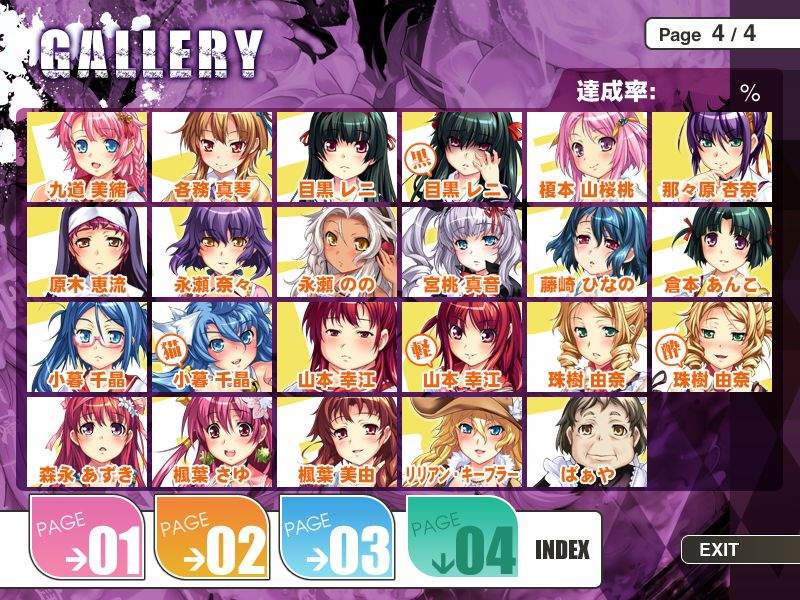This screenshot has width=800, height=600.
Task: Choose the 各務真琴 character thumbnail
Action: [212, 156]
